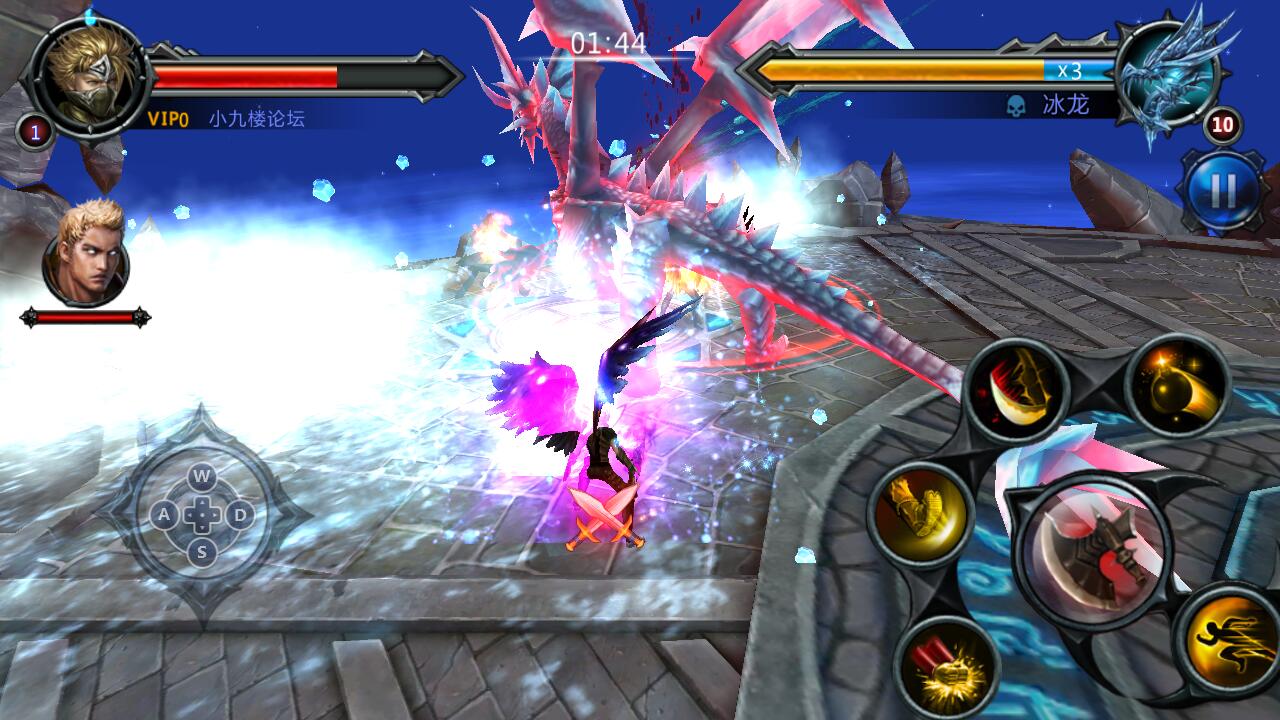This screenshot has width=1280, height=720.
Task: Tap the A key on the movement pad
Action: coord(163,515)
